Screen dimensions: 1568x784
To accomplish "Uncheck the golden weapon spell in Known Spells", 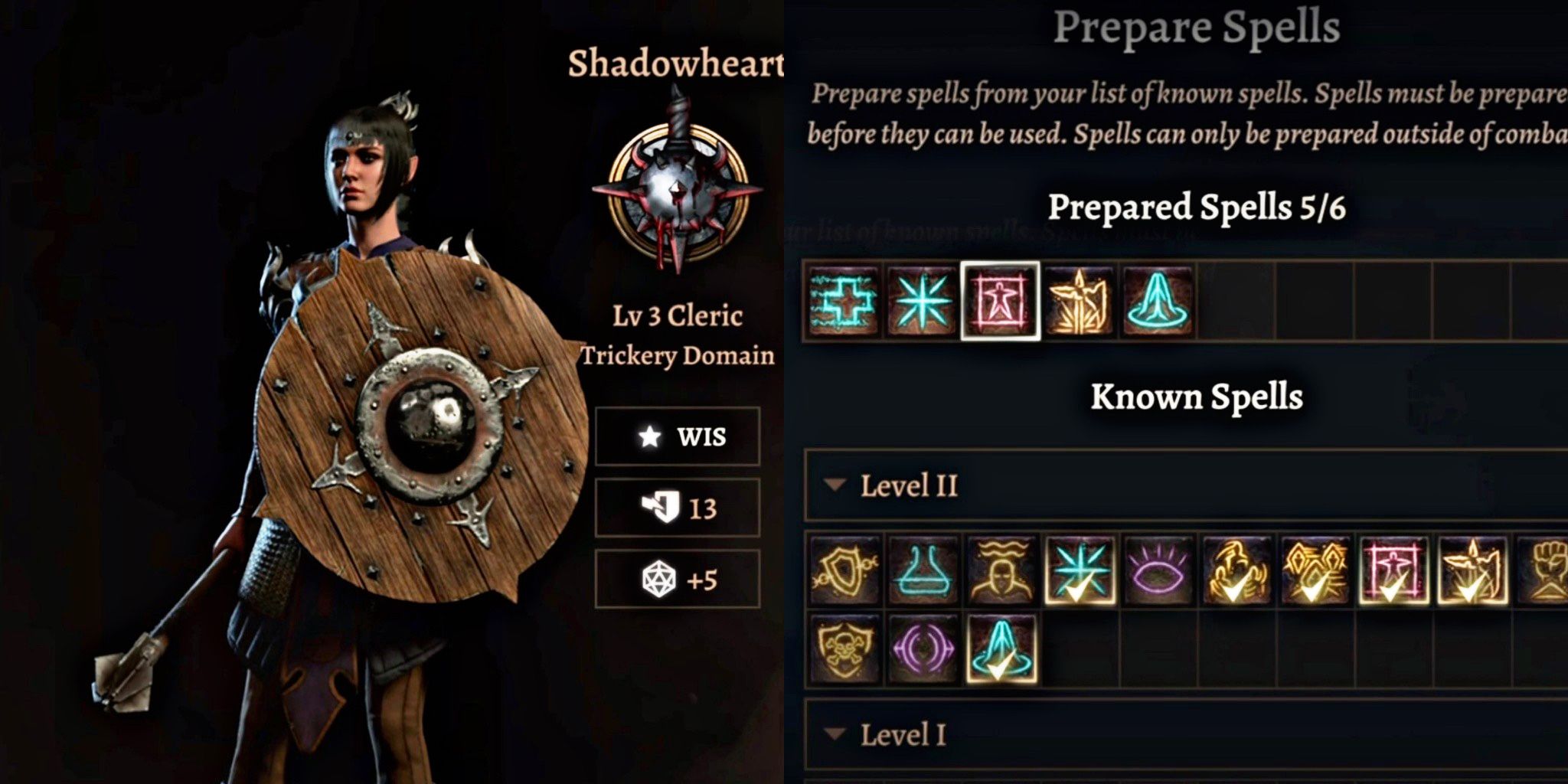I will [1472, 570].
